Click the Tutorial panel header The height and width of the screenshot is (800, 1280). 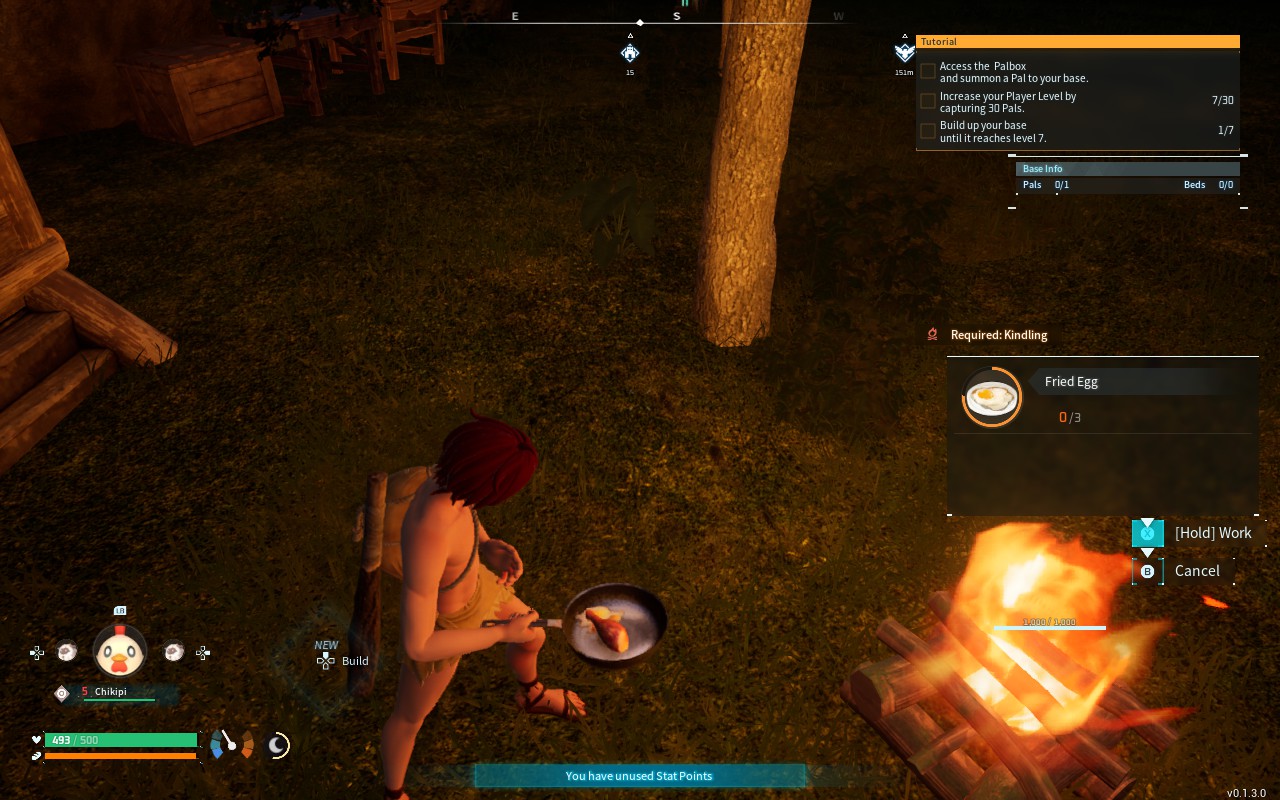[x=1077, y=42]
